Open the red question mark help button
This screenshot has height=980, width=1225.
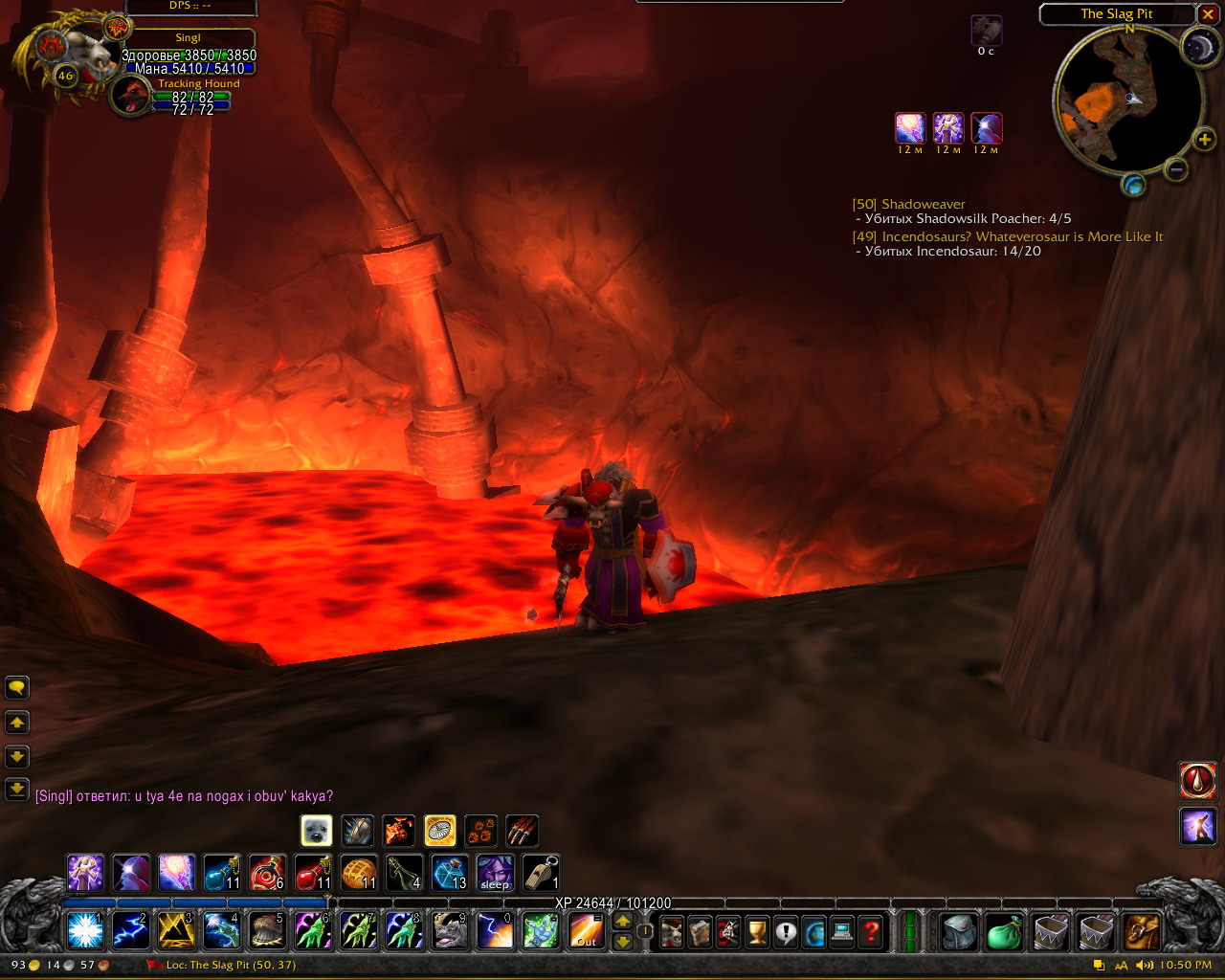pos(871,930)
